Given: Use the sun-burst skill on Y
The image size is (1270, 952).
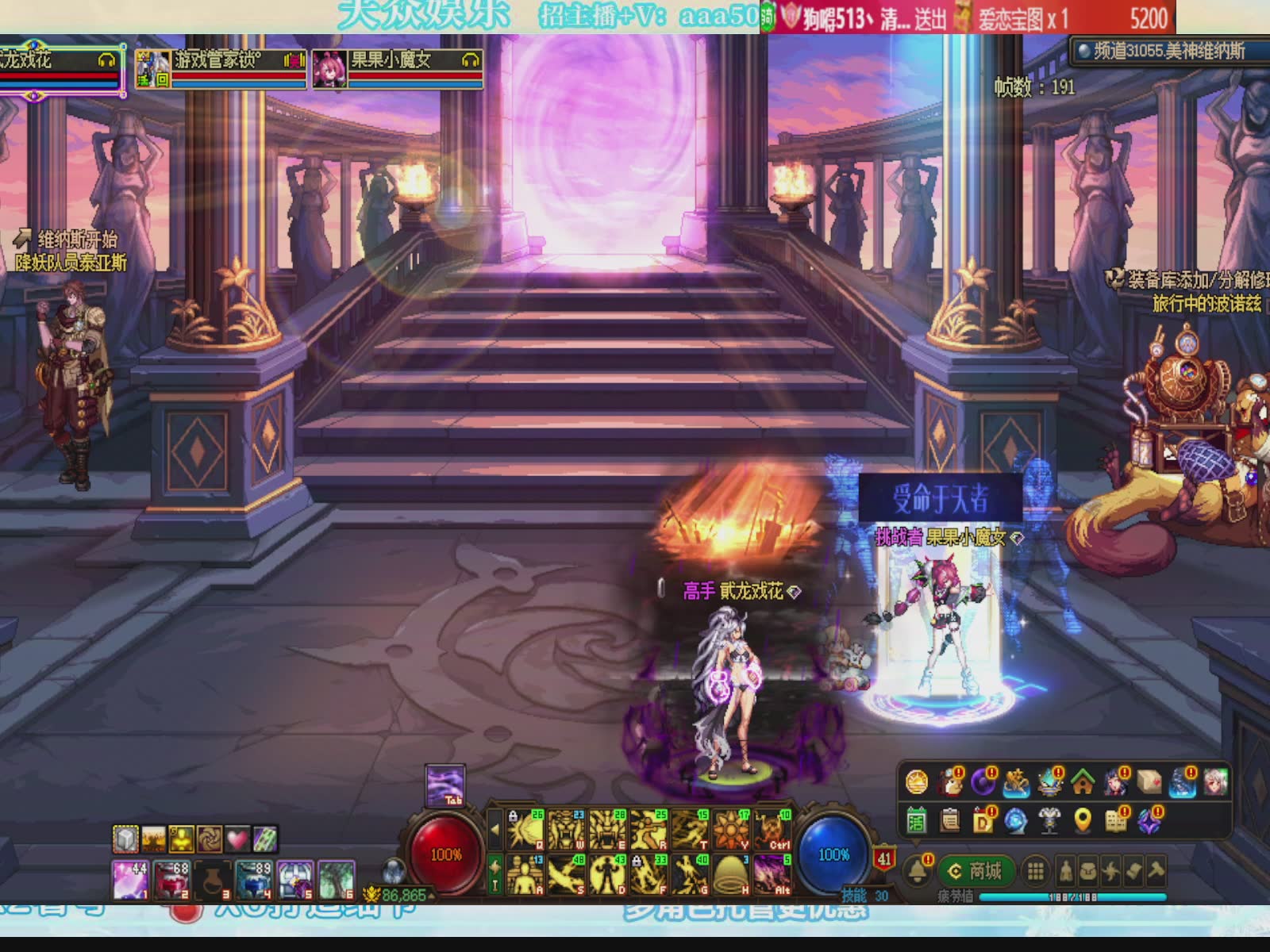Looking at the screenshot, I should (x=731, y=829).
